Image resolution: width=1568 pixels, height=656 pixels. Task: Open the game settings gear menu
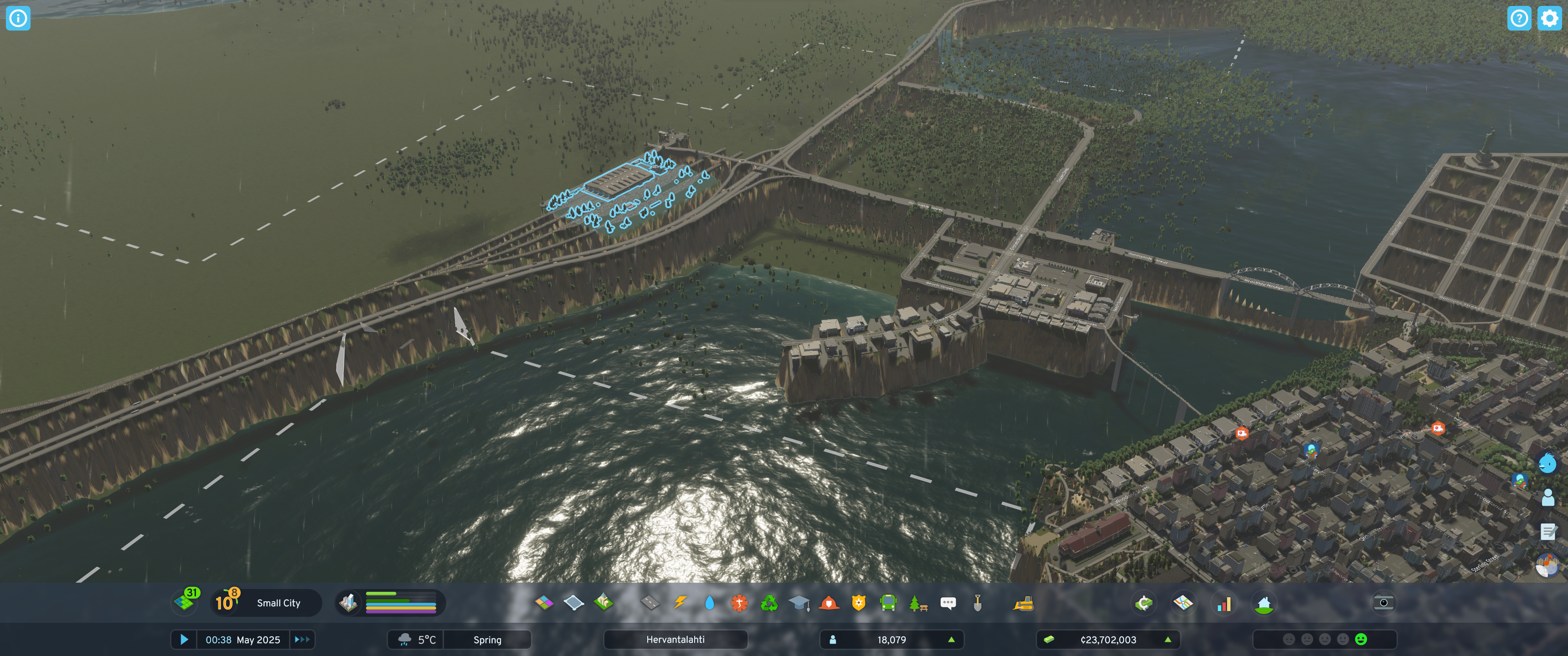tap(1548, 18)
